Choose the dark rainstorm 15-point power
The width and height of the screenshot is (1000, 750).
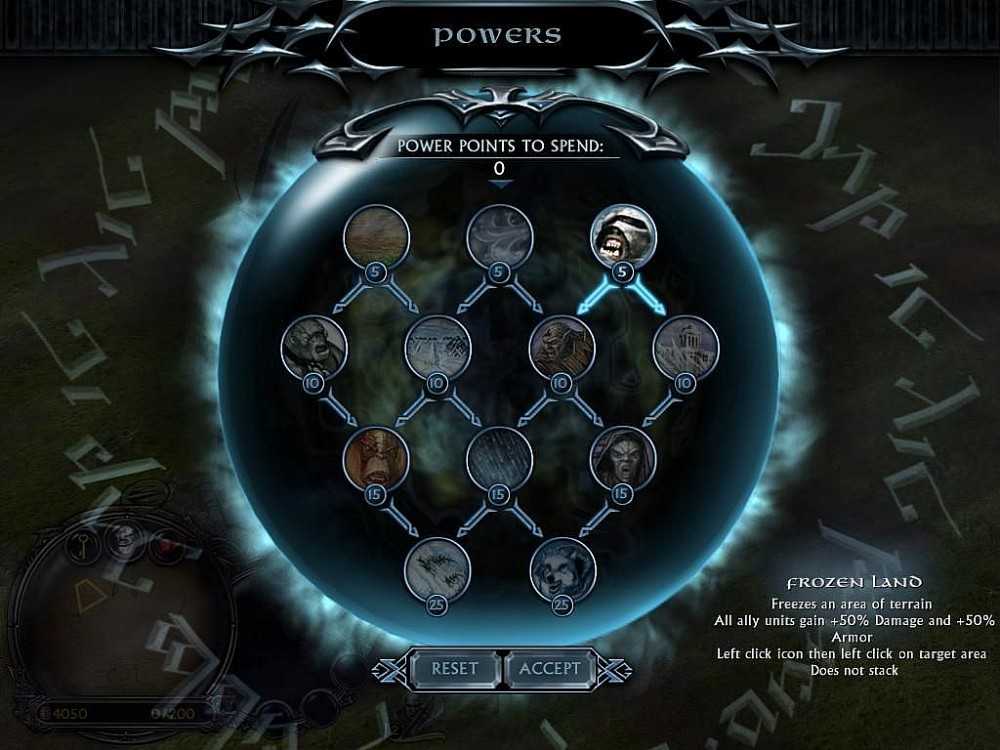(x=500, y=459)
